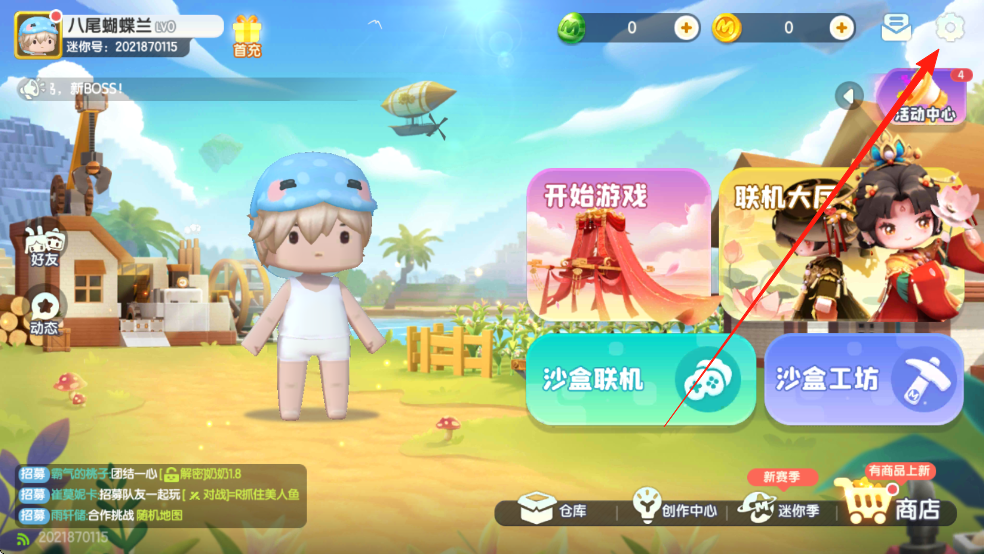Enter the 联机大厅 multiplayer lobby
The image size is (984, 554).
click(800, 244)
